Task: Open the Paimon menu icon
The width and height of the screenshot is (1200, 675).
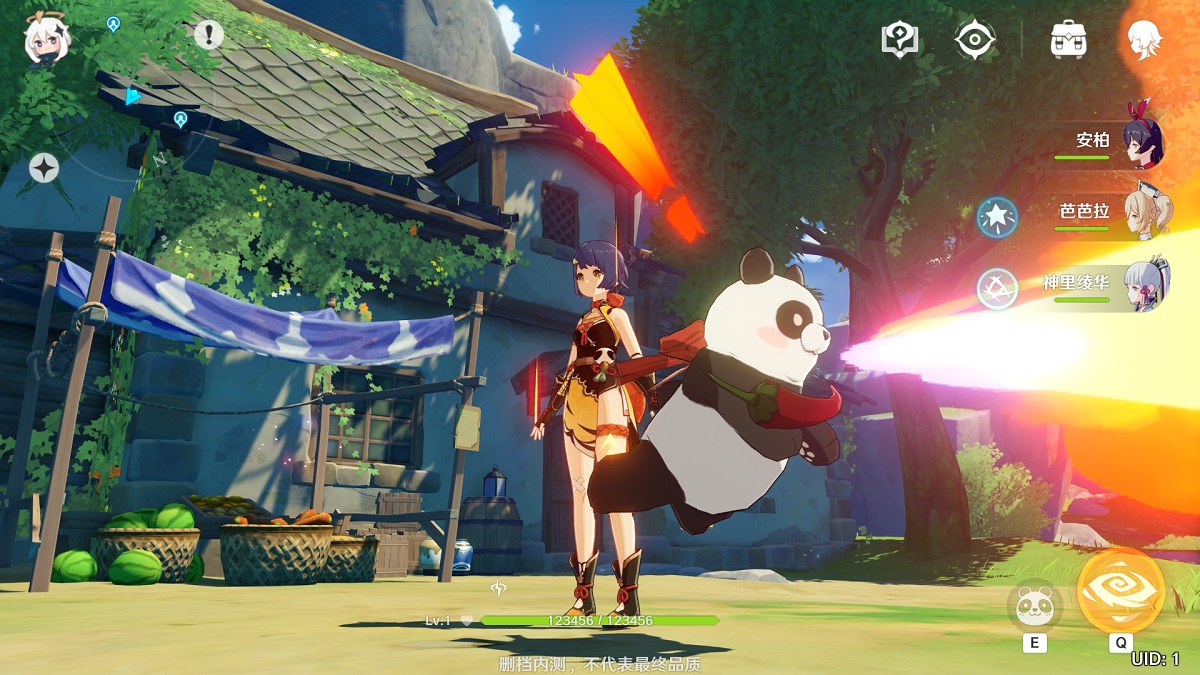Action: 47,38
